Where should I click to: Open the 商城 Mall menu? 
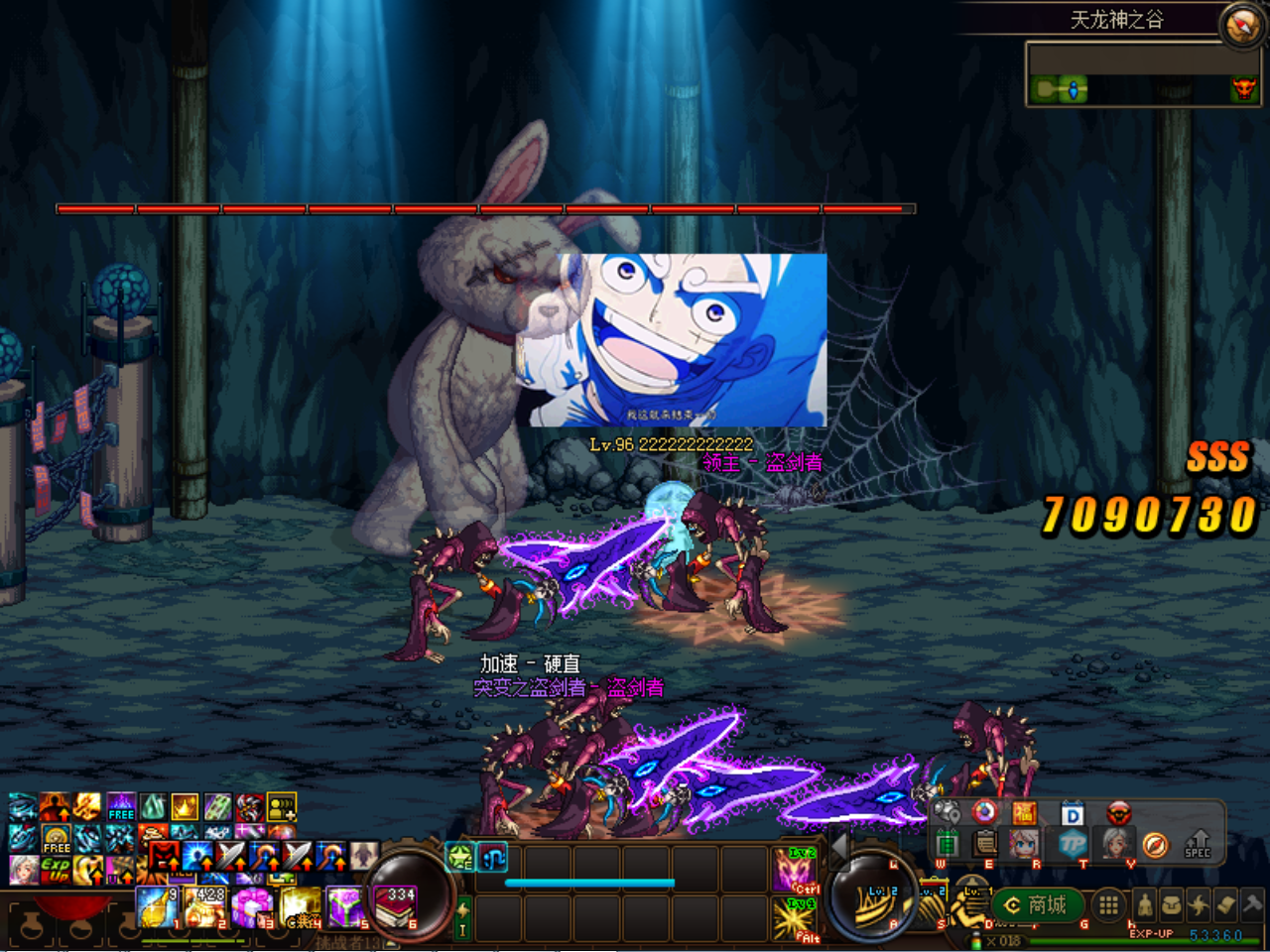click(x=1037, y=905)
